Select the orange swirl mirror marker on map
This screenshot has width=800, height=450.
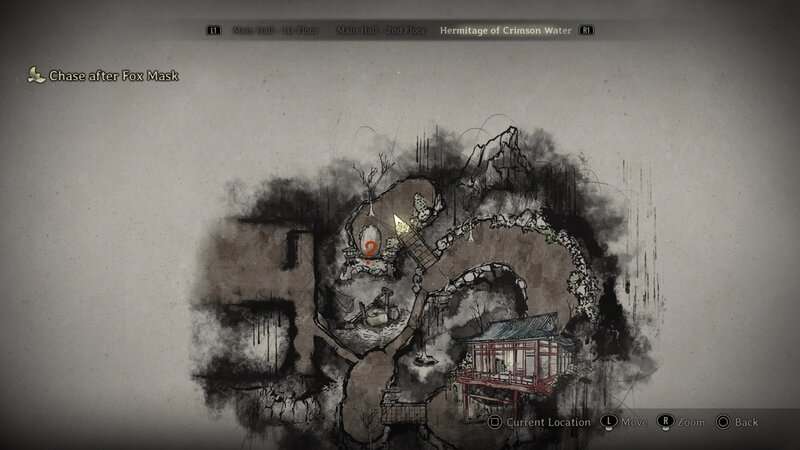tap(371, 246)
